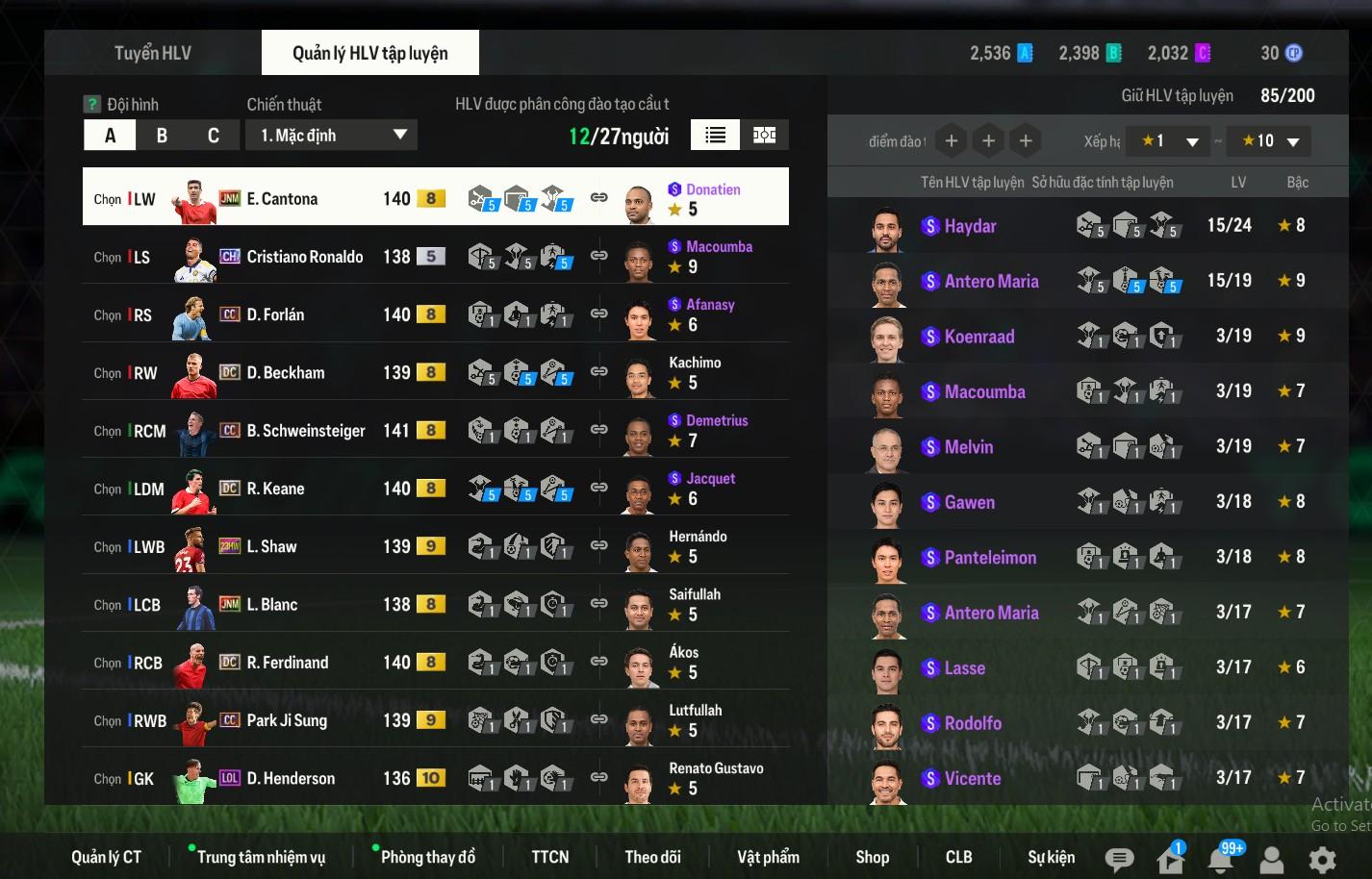Viewport: 1372px width, 879px height.
Task: Pick the D. Henderson GK row
Action: pos(435,778)
